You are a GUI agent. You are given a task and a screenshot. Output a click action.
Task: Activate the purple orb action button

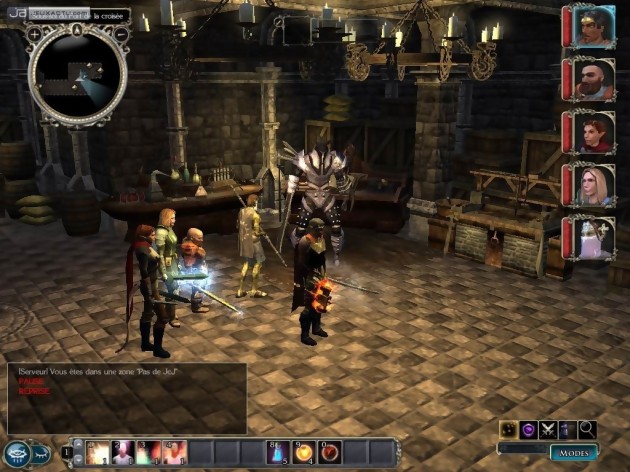click(x=528, y=430)
